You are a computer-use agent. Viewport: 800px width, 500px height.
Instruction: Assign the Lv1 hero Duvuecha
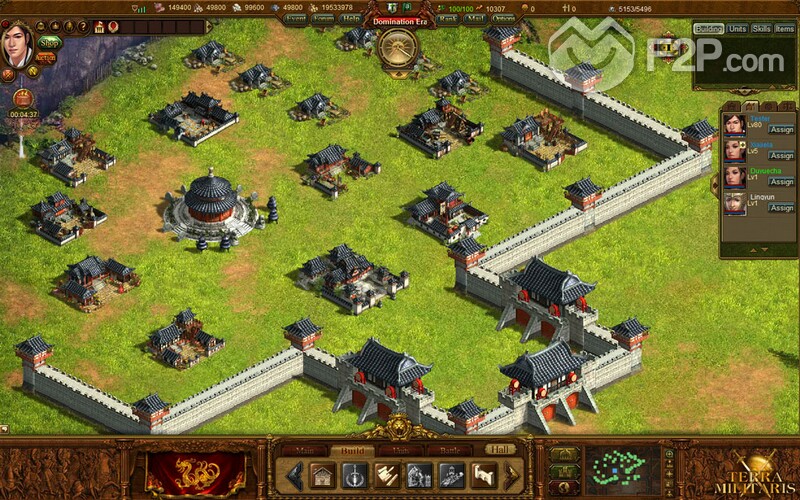781,182
